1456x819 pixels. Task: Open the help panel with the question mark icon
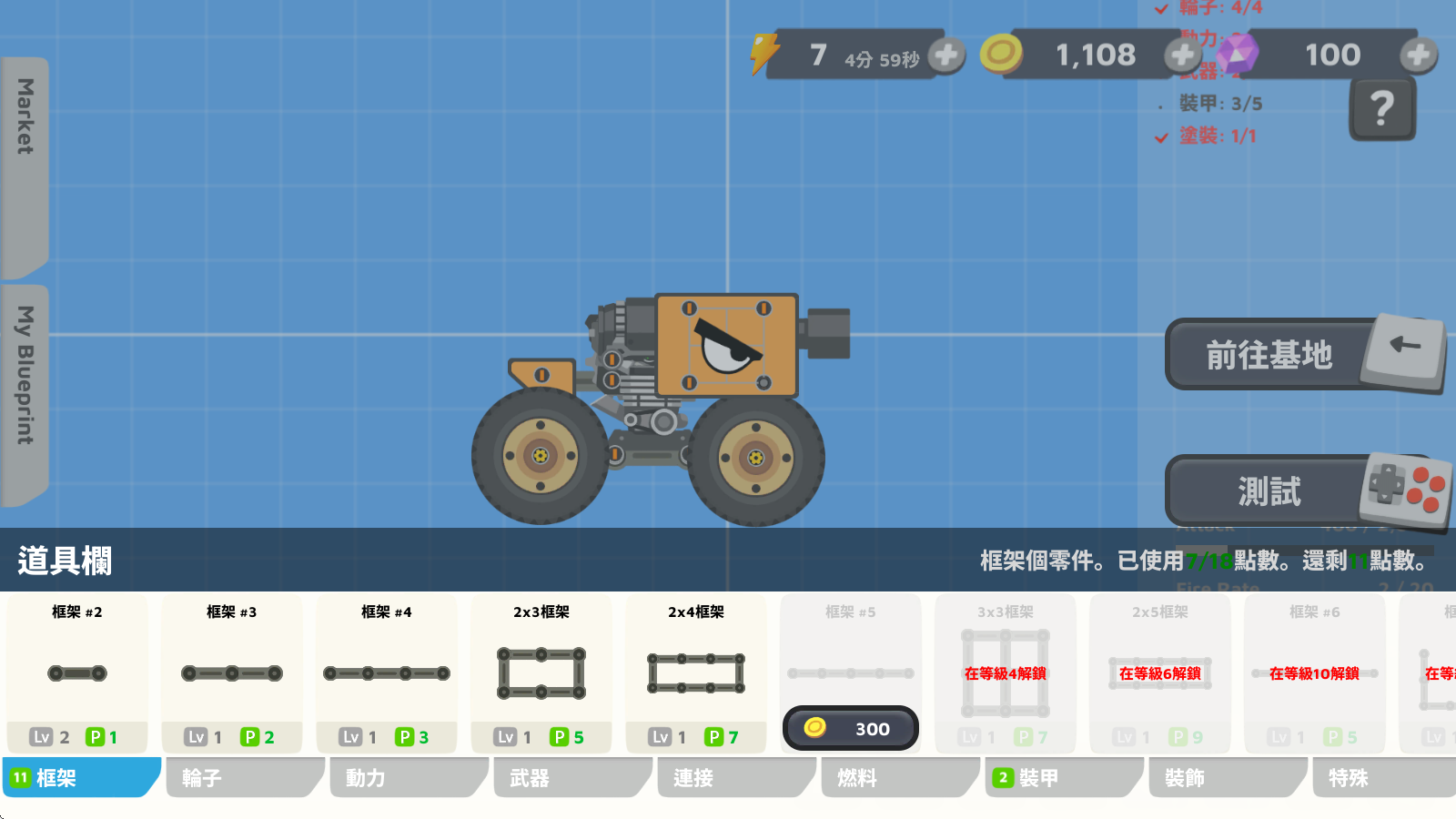click(x=1382, y=106)
